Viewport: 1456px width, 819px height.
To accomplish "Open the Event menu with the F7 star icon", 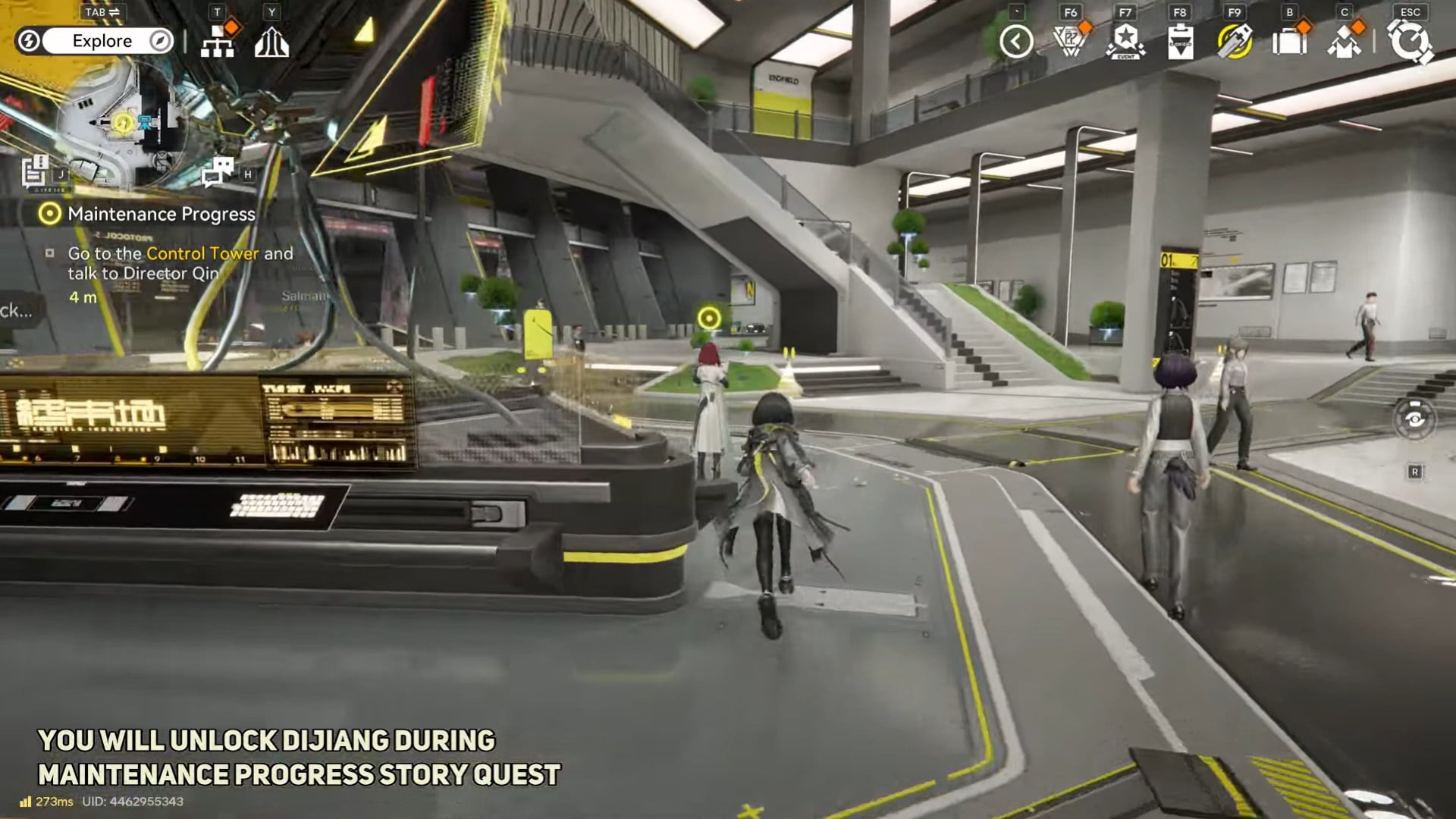I will 1125,42.
